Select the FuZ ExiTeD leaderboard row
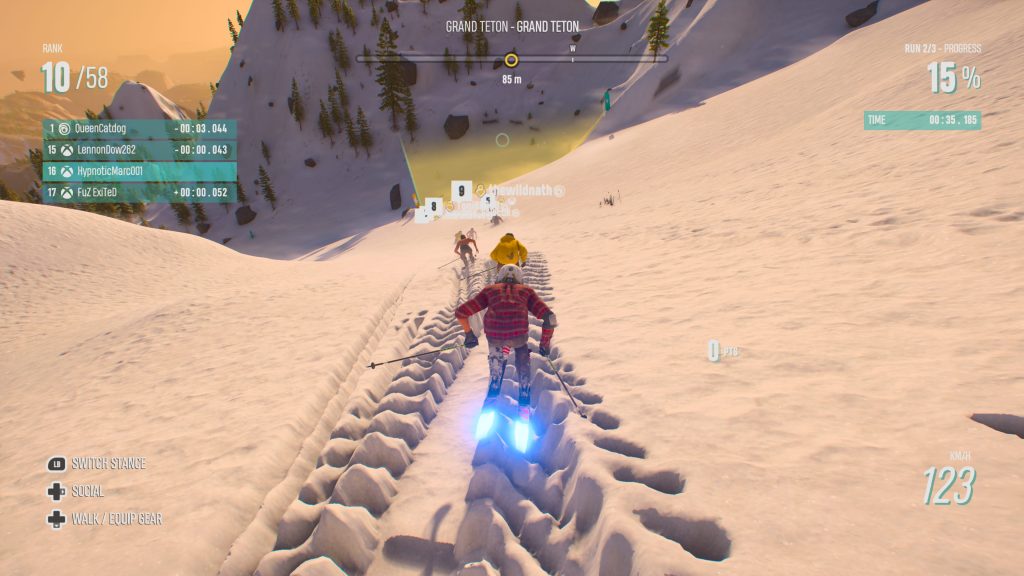 point(139,192)
